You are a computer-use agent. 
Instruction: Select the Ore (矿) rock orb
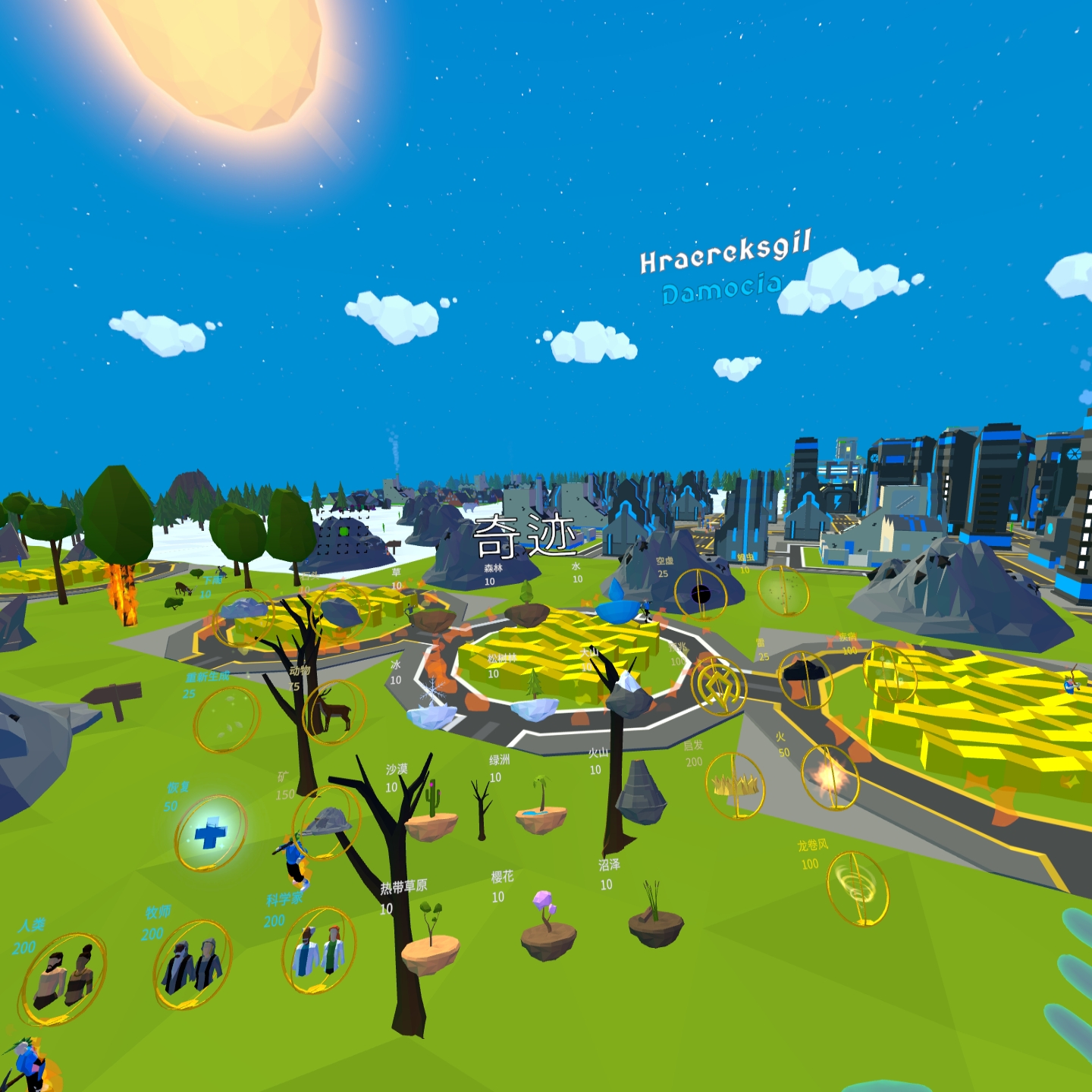(x=328, y=821)
